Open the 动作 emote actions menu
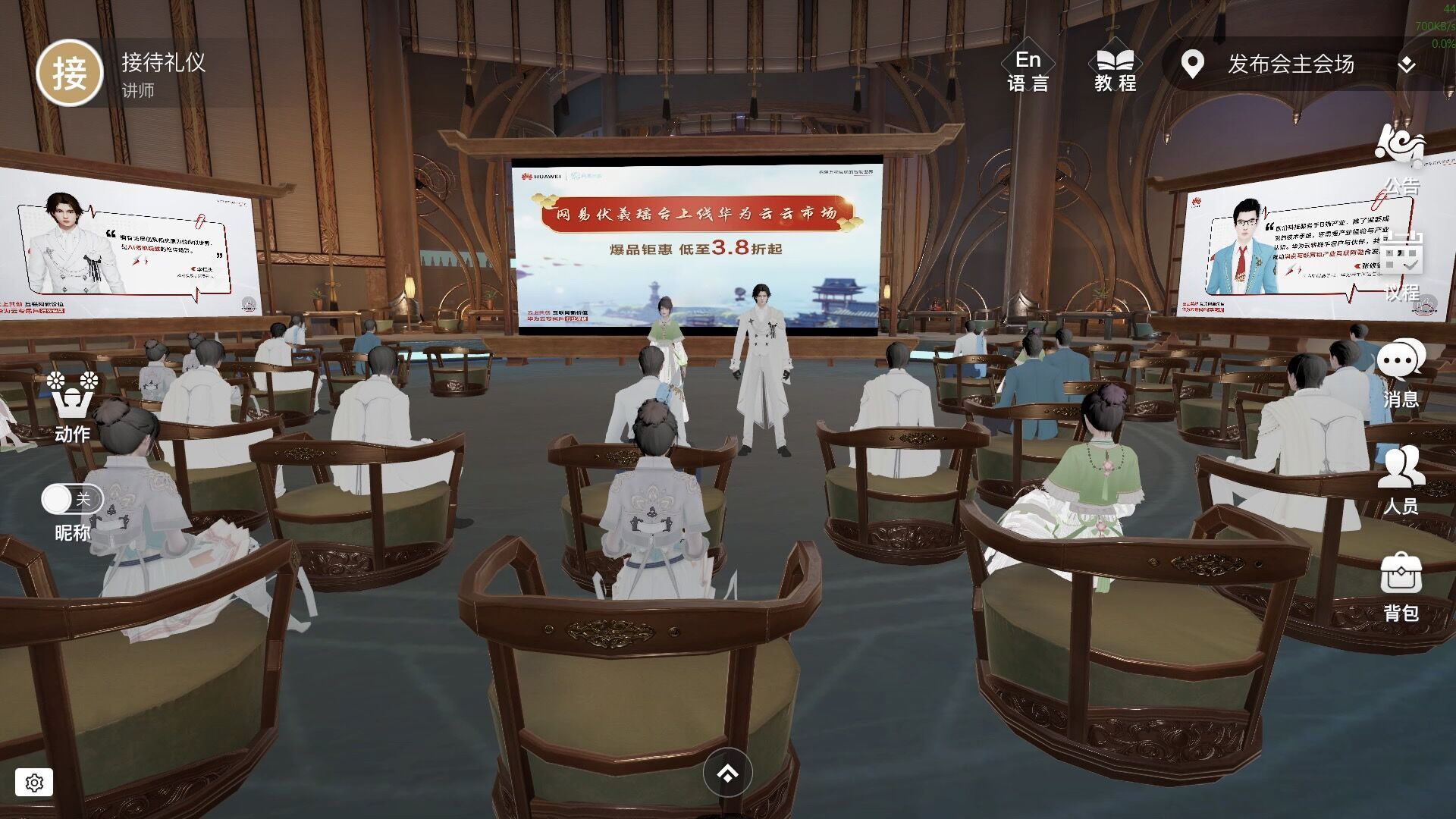 pyautogui.click(x=72, y=406)
